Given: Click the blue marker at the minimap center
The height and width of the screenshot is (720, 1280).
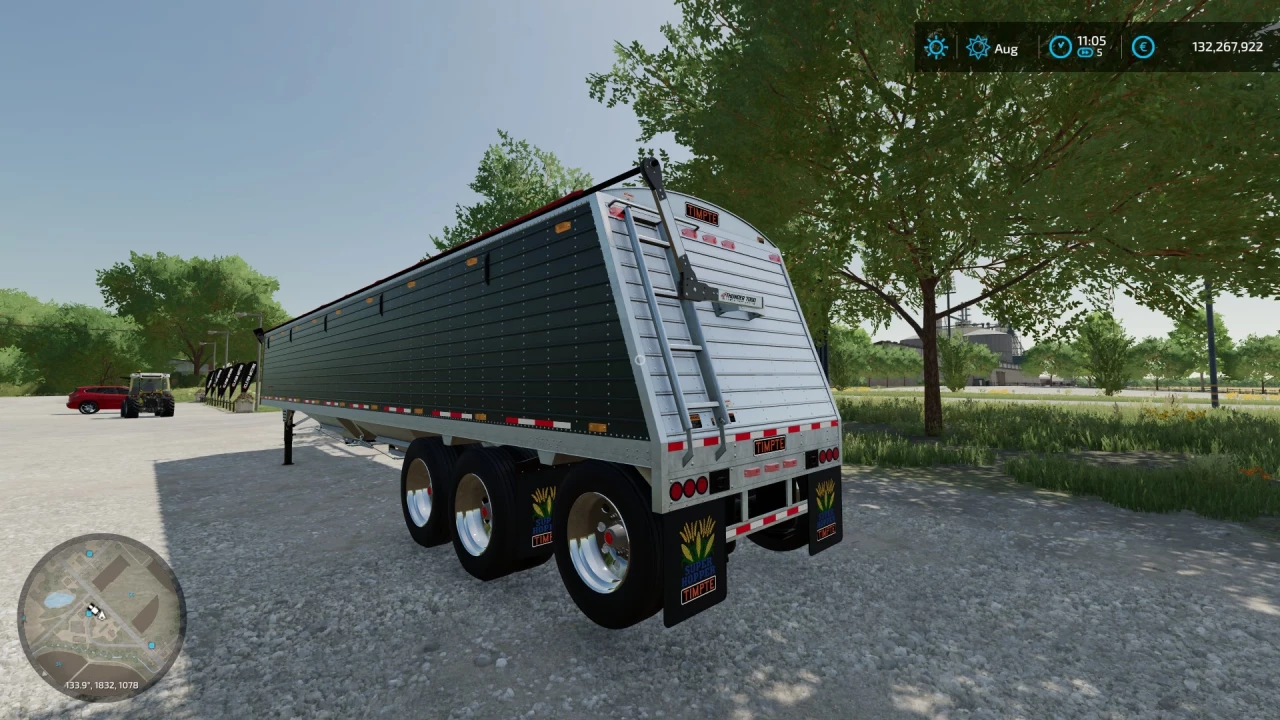Looking at the screenshot, I should pos(88,613).
